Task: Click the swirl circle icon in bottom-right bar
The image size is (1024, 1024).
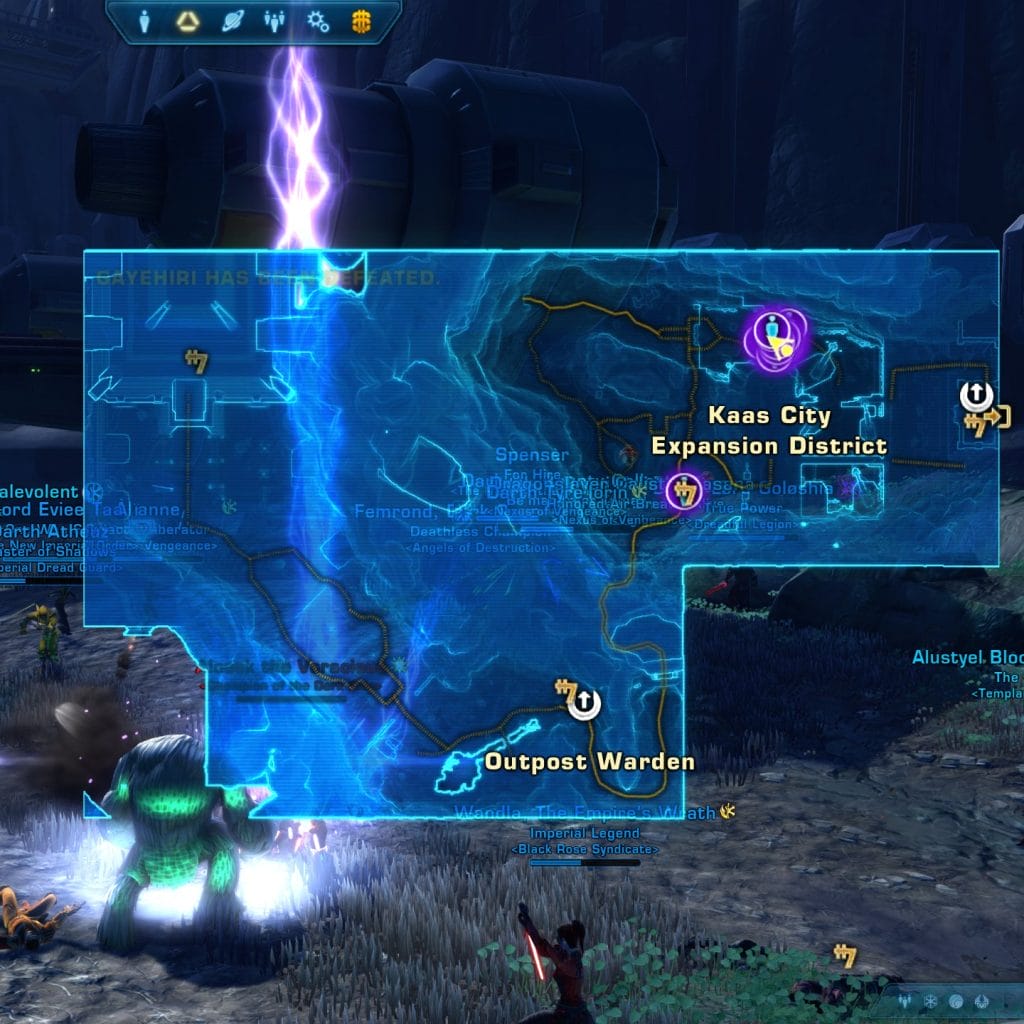Action: pyautogui.click(x=957, y=1001)
